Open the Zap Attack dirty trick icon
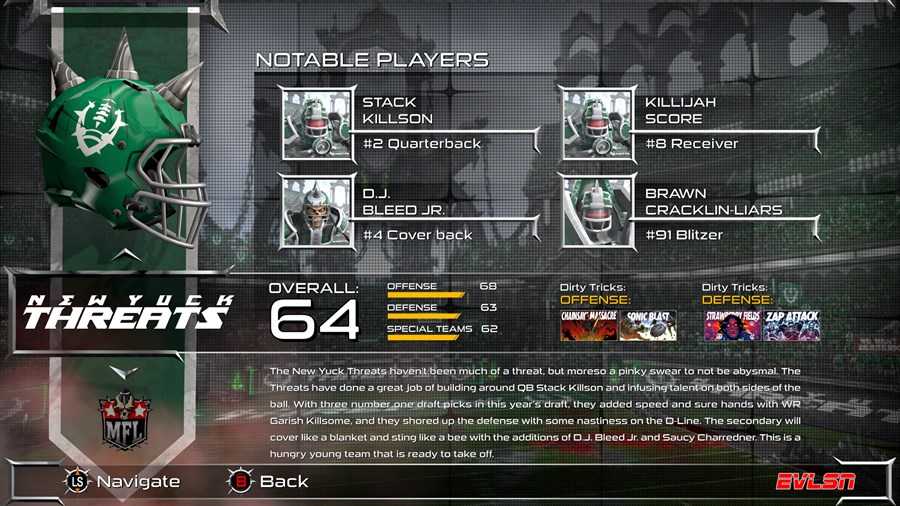Screen dimensions: 900x506 point(792,326)
